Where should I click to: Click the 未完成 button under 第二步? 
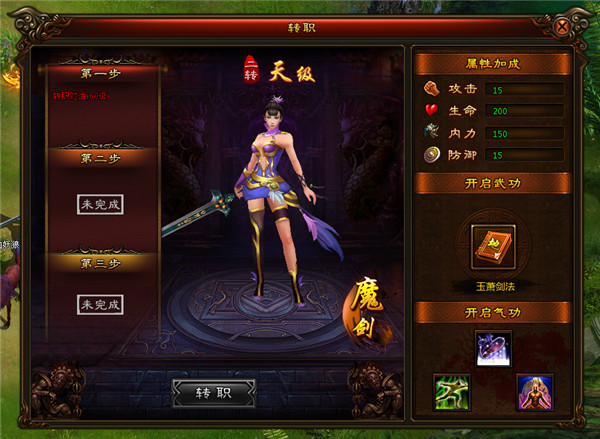(101, 204)
